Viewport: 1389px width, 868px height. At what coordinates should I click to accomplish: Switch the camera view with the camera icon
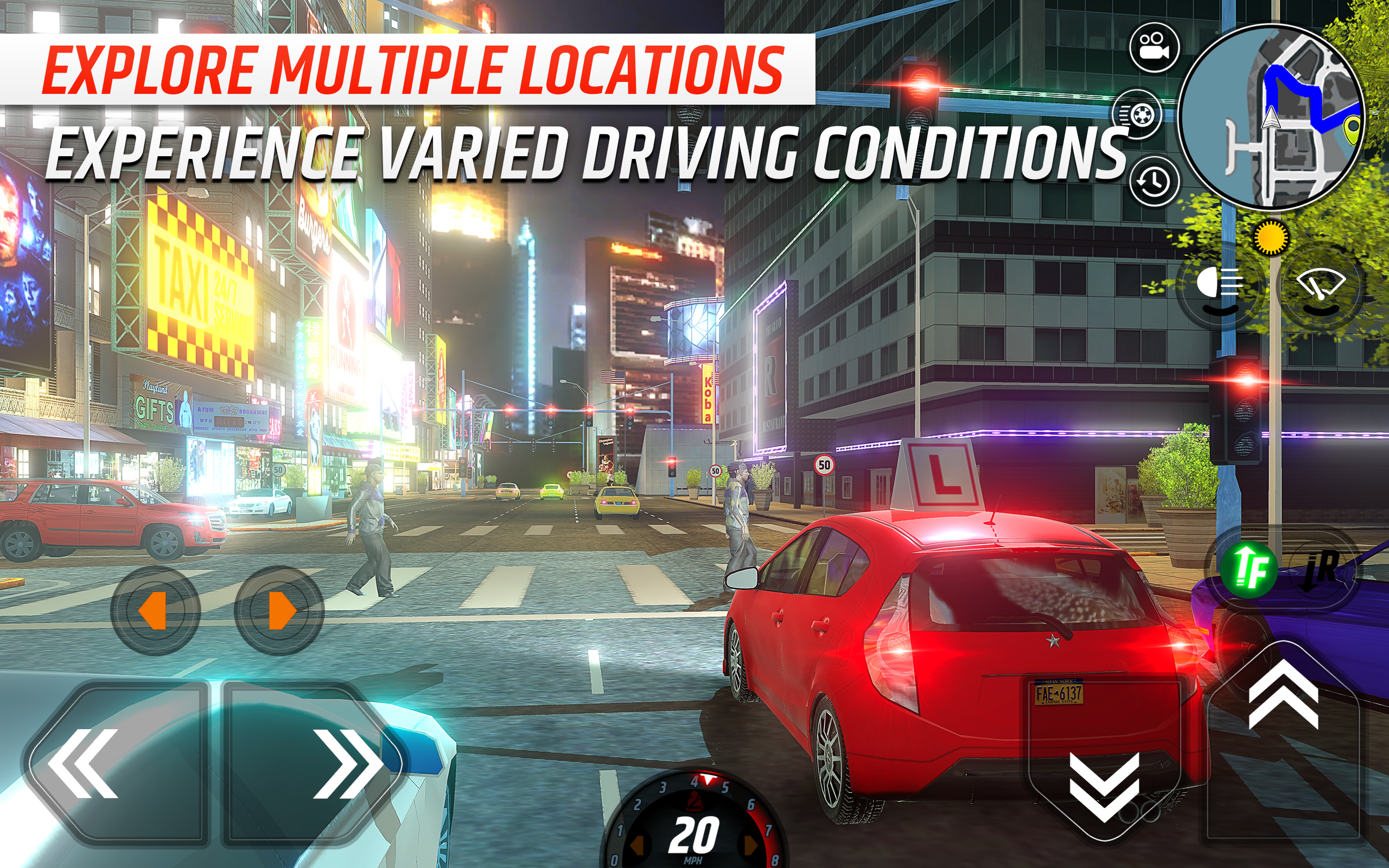pyautogui.click(x=1154, y=47)
